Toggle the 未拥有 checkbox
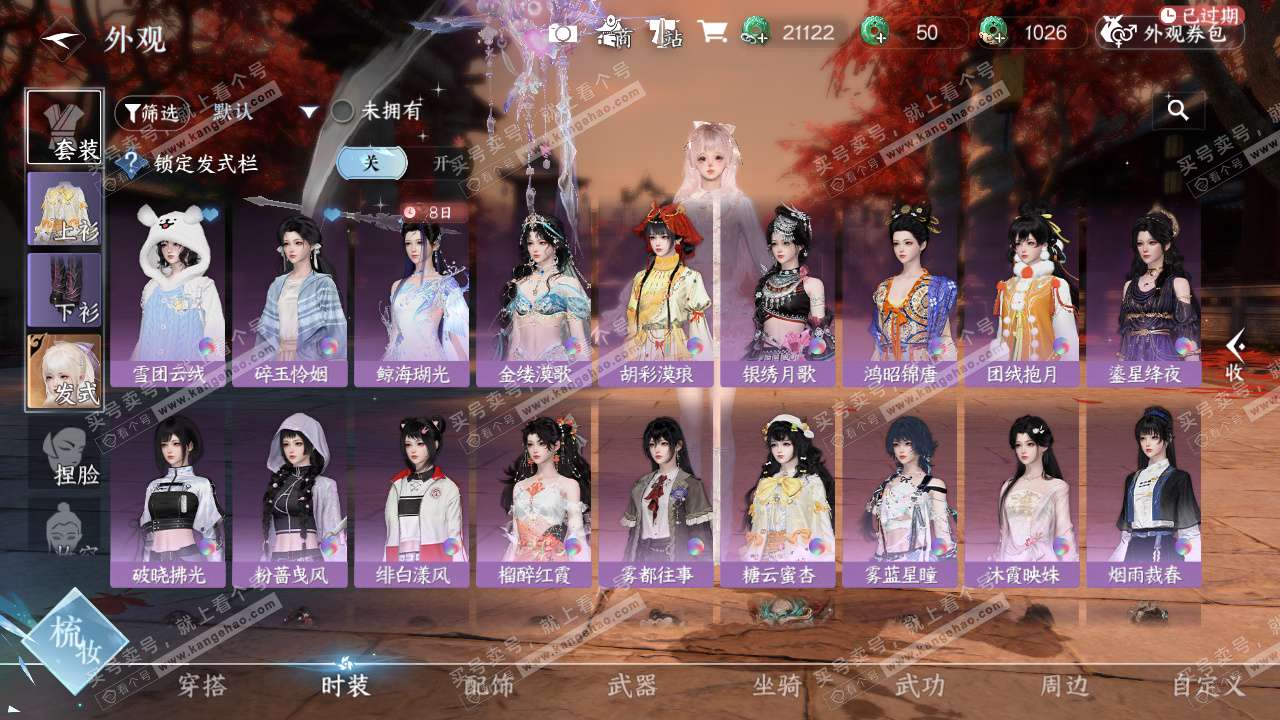The width and height of the screenshot is (1280, 720). coord(343,111)
